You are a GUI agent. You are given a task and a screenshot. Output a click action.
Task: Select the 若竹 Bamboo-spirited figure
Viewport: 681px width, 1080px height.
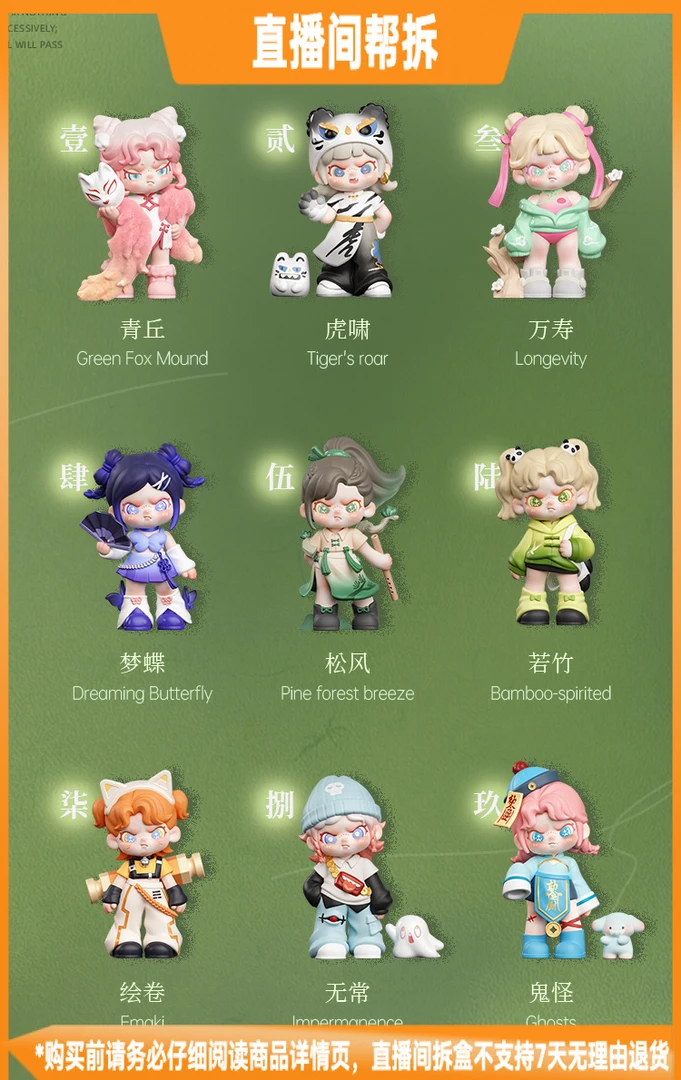click(x=549, y=535)
